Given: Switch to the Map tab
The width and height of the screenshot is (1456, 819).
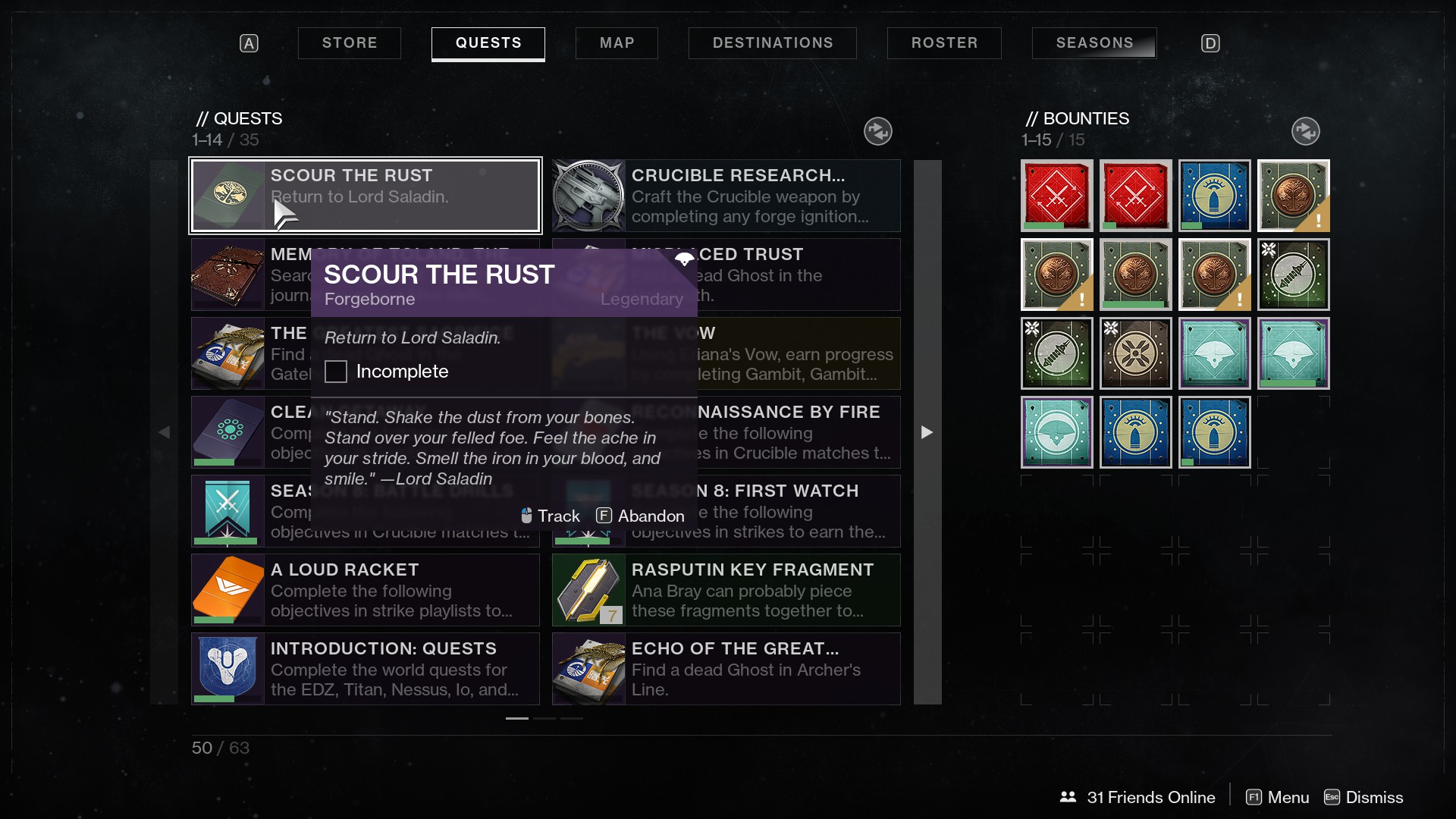Looking at the screenshot, I should (x=617, y=43).
